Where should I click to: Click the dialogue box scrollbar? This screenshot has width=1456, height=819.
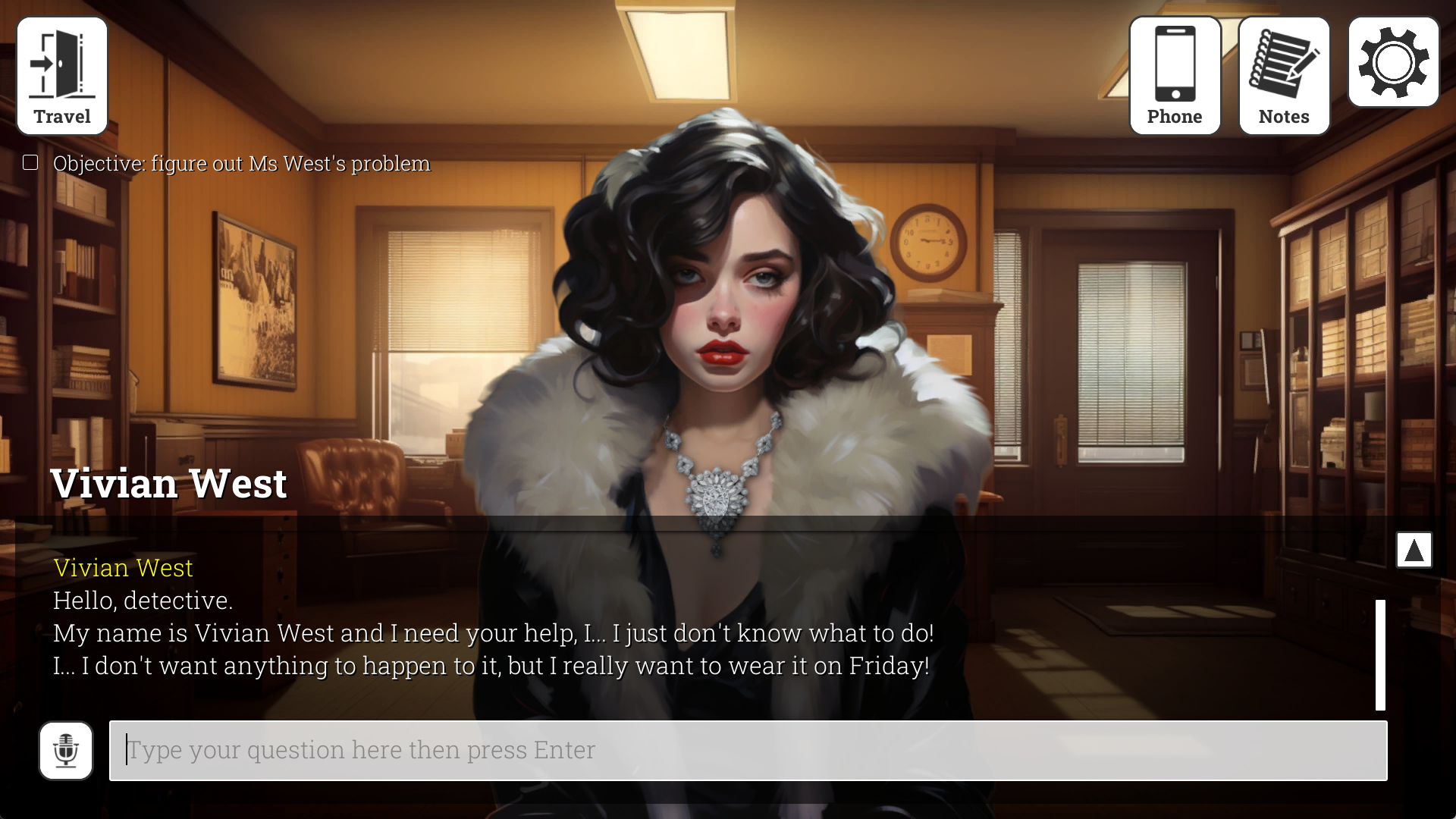point(1380,654)
